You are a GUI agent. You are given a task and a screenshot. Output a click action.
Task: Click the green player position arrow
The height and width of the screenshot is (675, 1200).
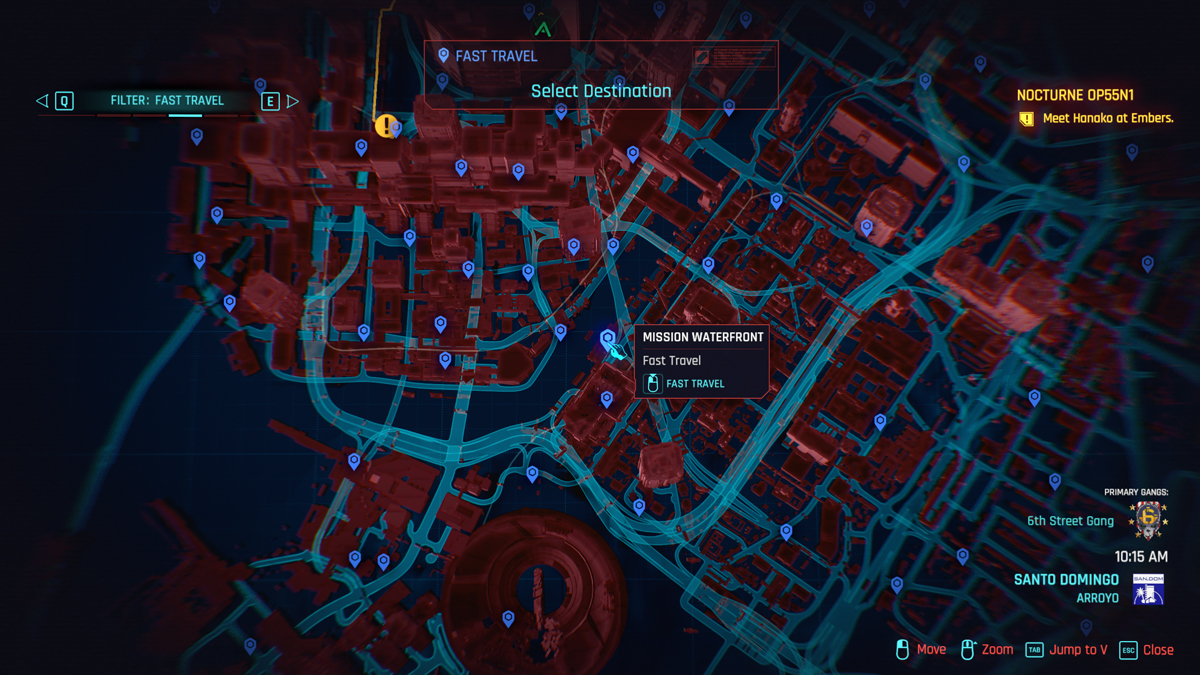coord(543,29)
